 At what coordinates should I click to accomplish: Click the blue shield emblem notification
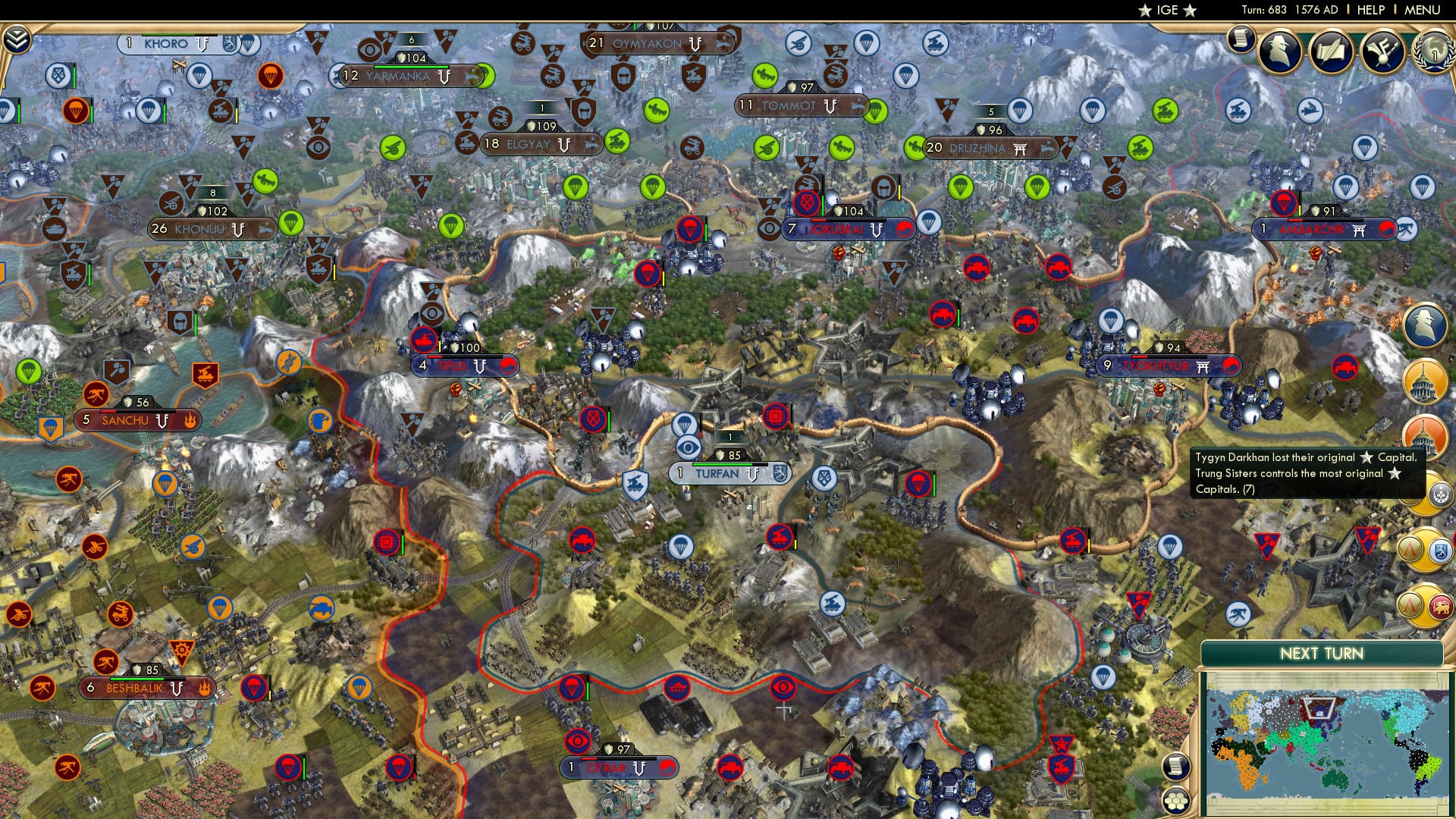click(1439, 550)
